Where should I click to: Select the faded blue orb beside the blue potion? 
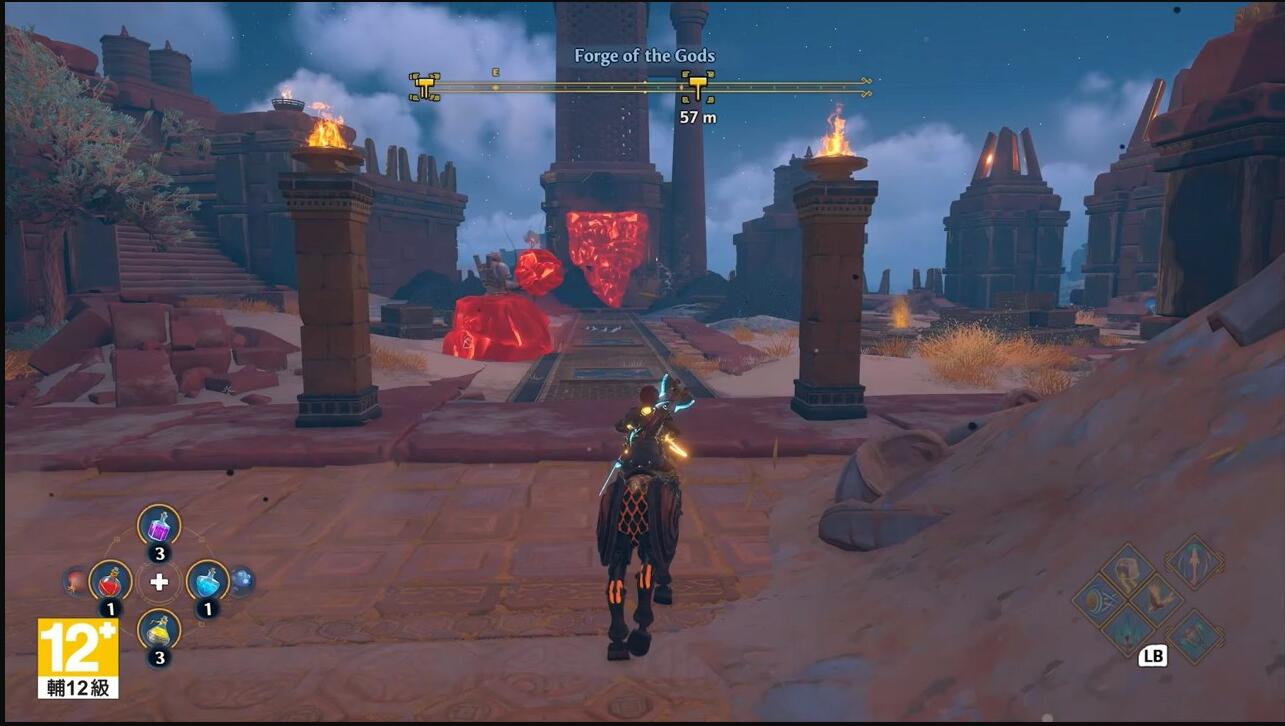[242, 580]
